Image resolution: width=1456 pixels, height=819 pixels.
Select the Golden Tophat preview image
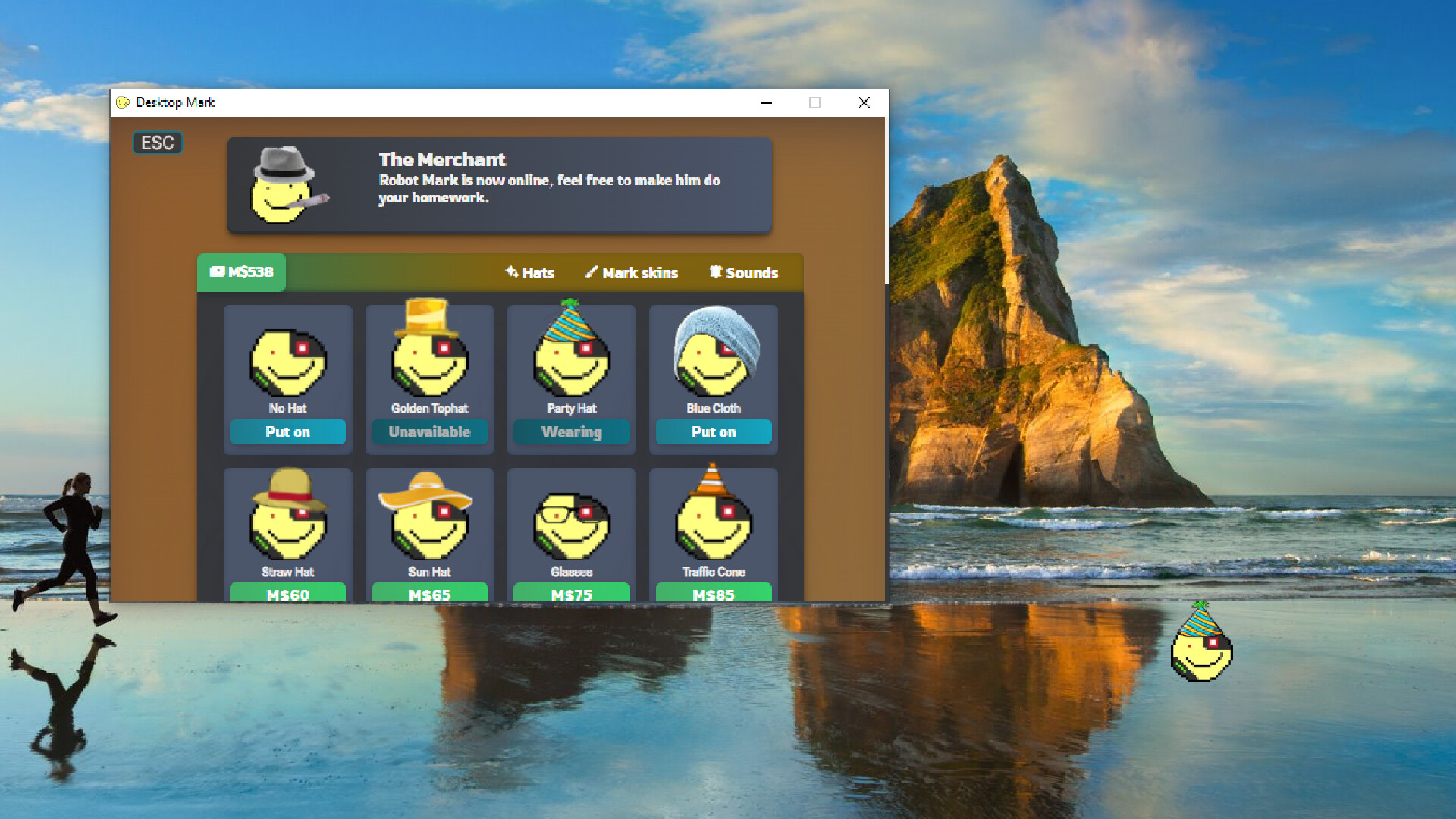point(429,351)
